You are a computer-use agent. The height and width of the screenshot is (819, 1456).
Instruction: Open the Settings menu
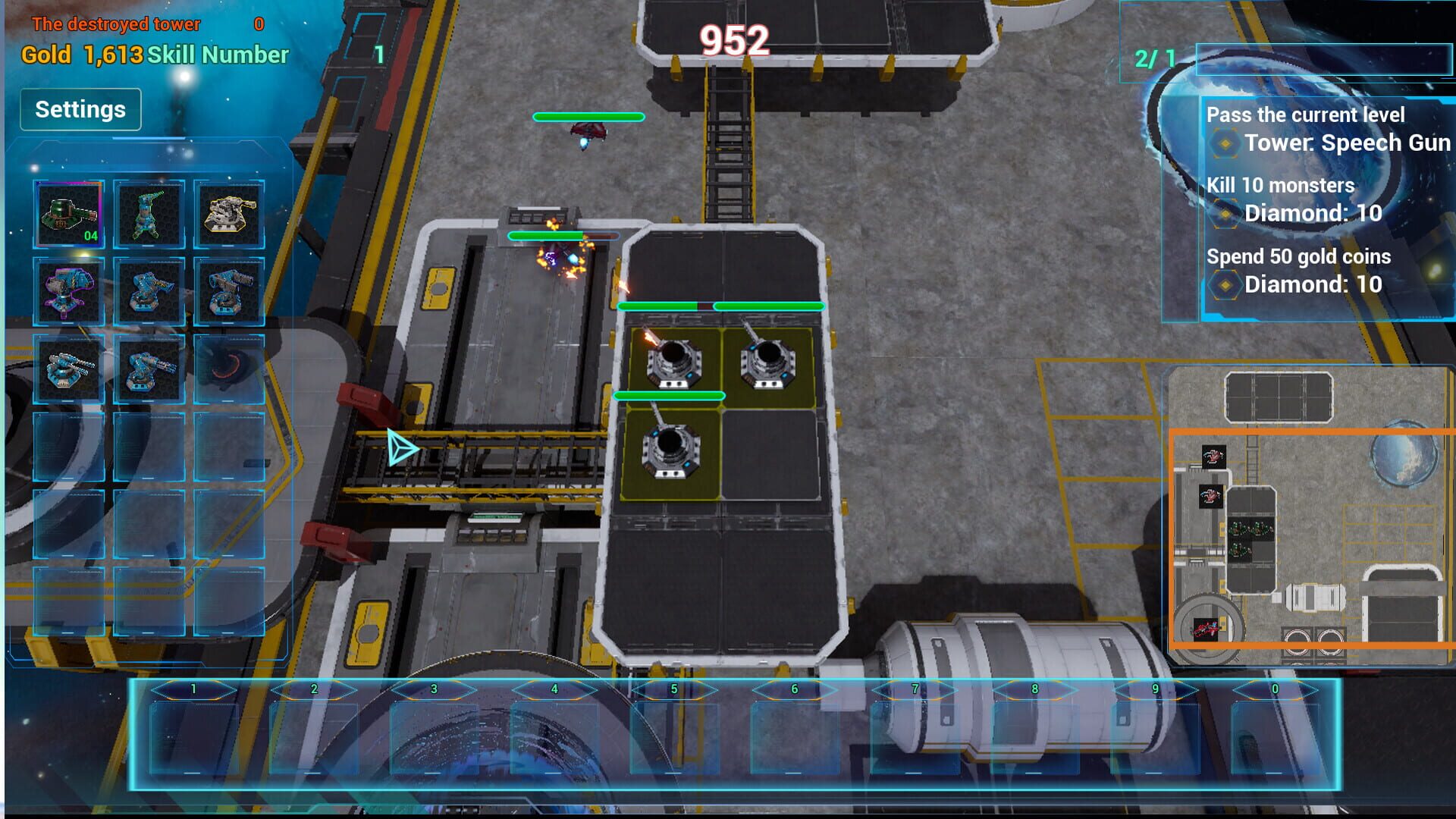(x=80, y=108)
